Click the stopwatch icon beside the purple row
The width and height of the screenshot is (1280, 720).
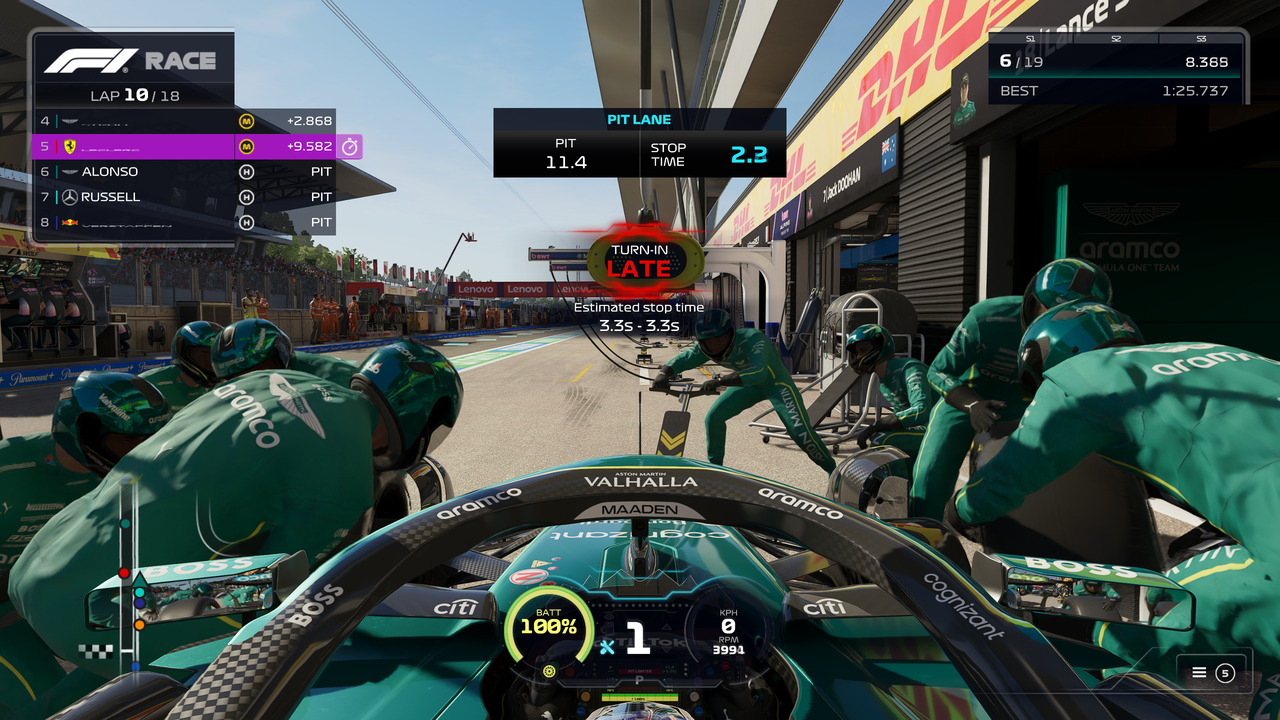click(350, 147)
